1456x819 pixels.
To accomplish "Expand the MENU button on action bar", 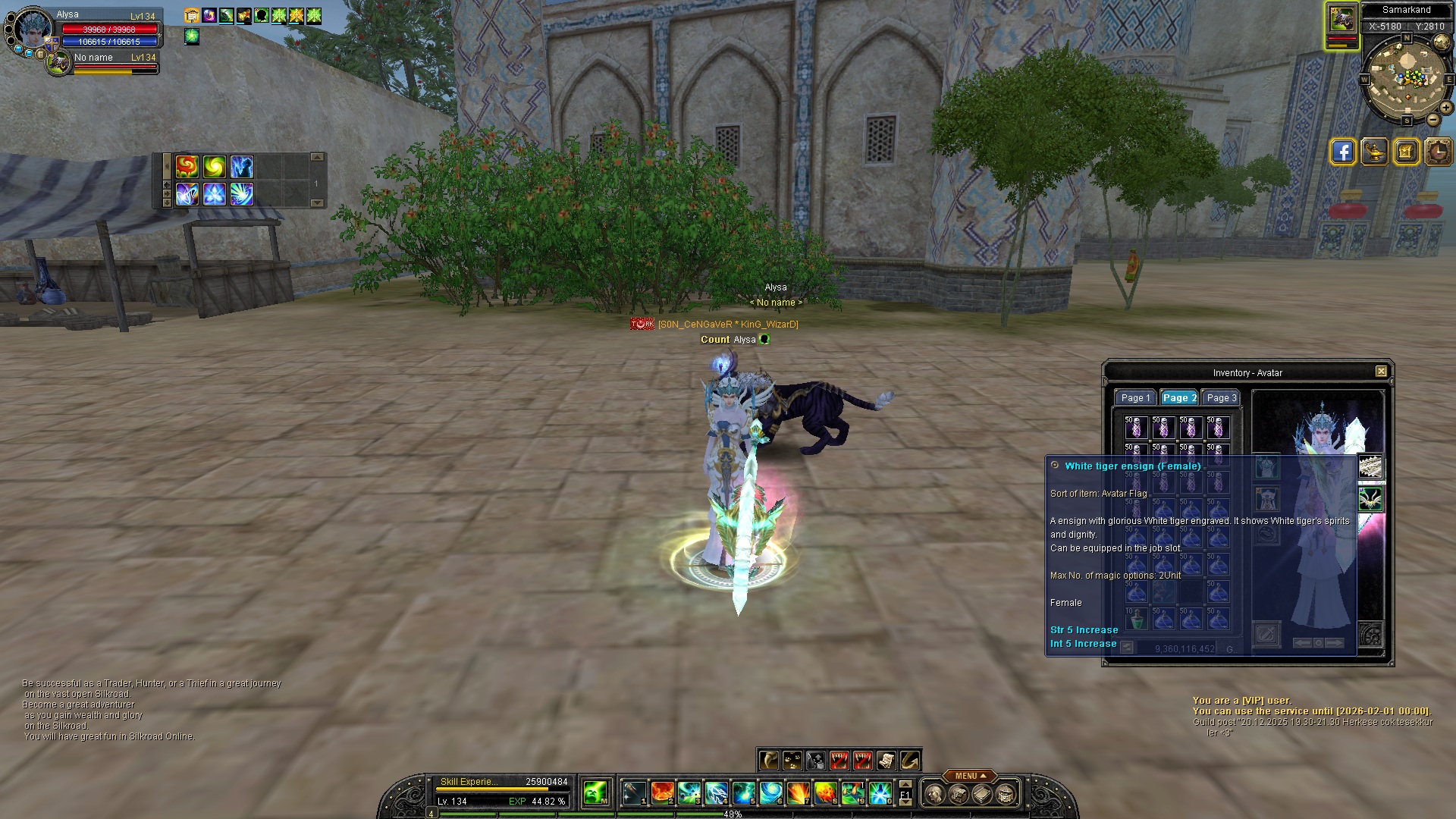I will pos(970,776).
